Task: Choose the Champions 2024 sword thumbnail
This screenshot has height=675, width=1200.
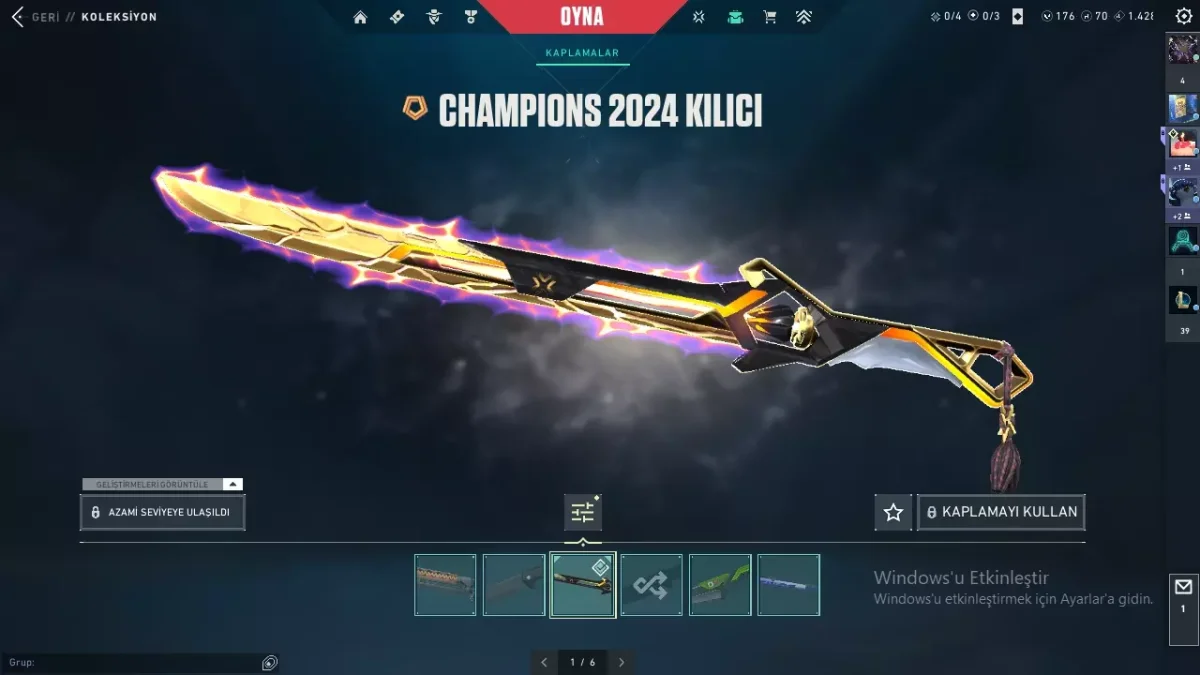Action: point(582,585)
